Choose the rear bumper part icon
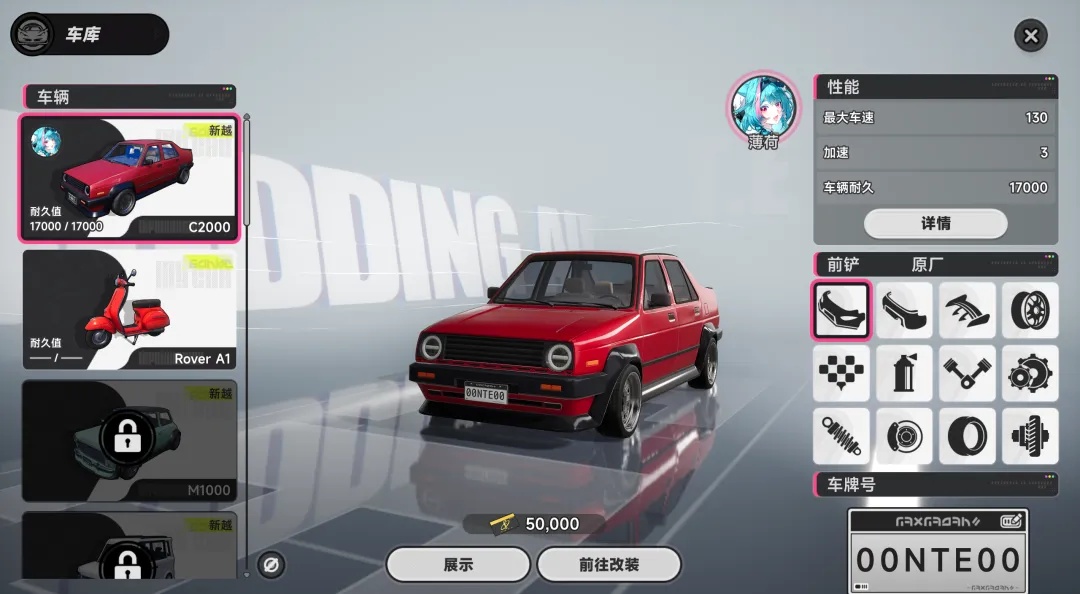The image size is (1080, 594). pos(904,311)
